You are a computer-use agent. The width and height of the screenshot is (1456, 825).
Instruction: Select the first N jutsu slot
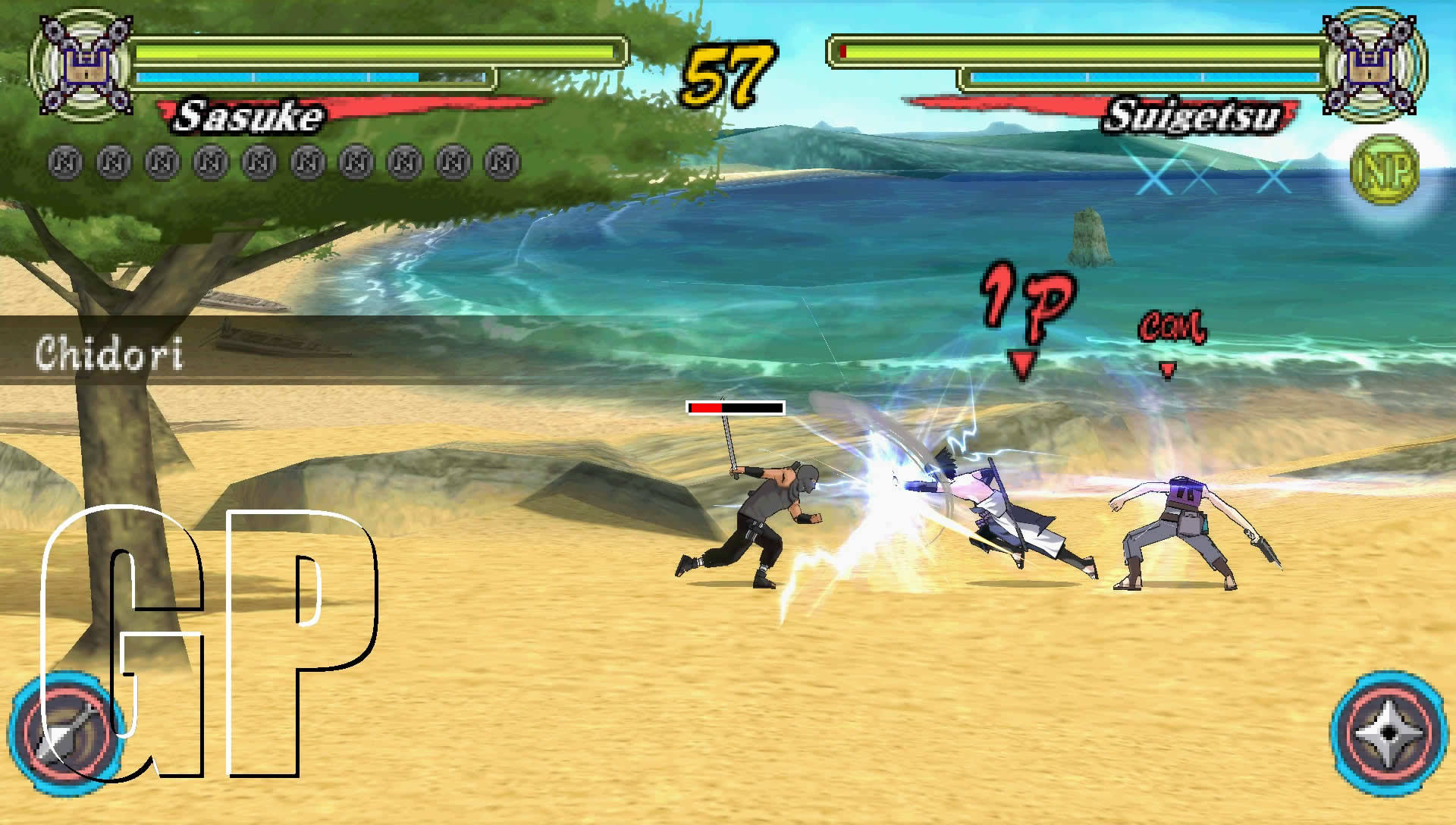click(63, 159)
